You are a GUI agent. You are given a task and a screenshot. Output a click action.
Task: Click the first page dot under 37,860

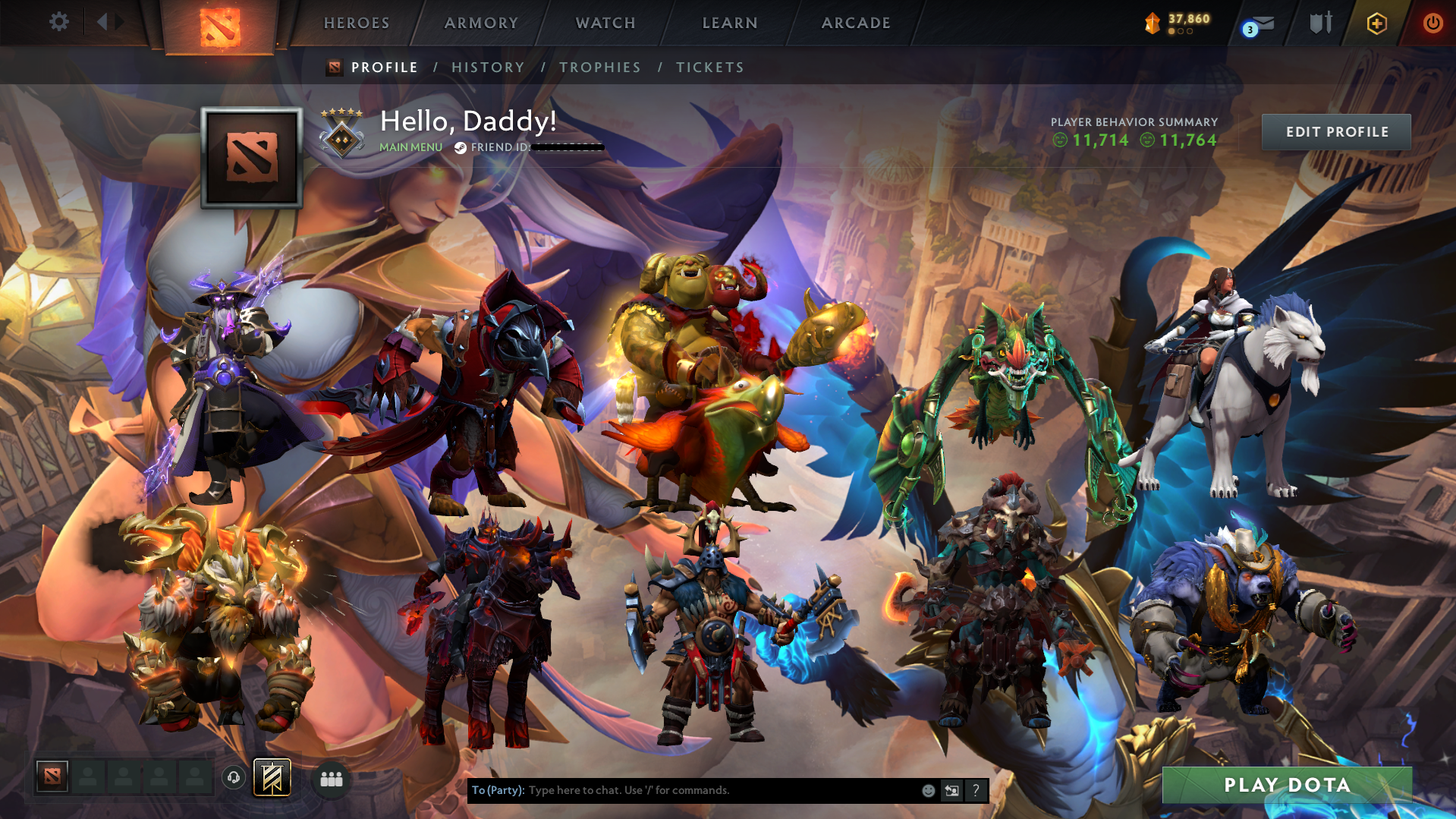(1172, 32)
